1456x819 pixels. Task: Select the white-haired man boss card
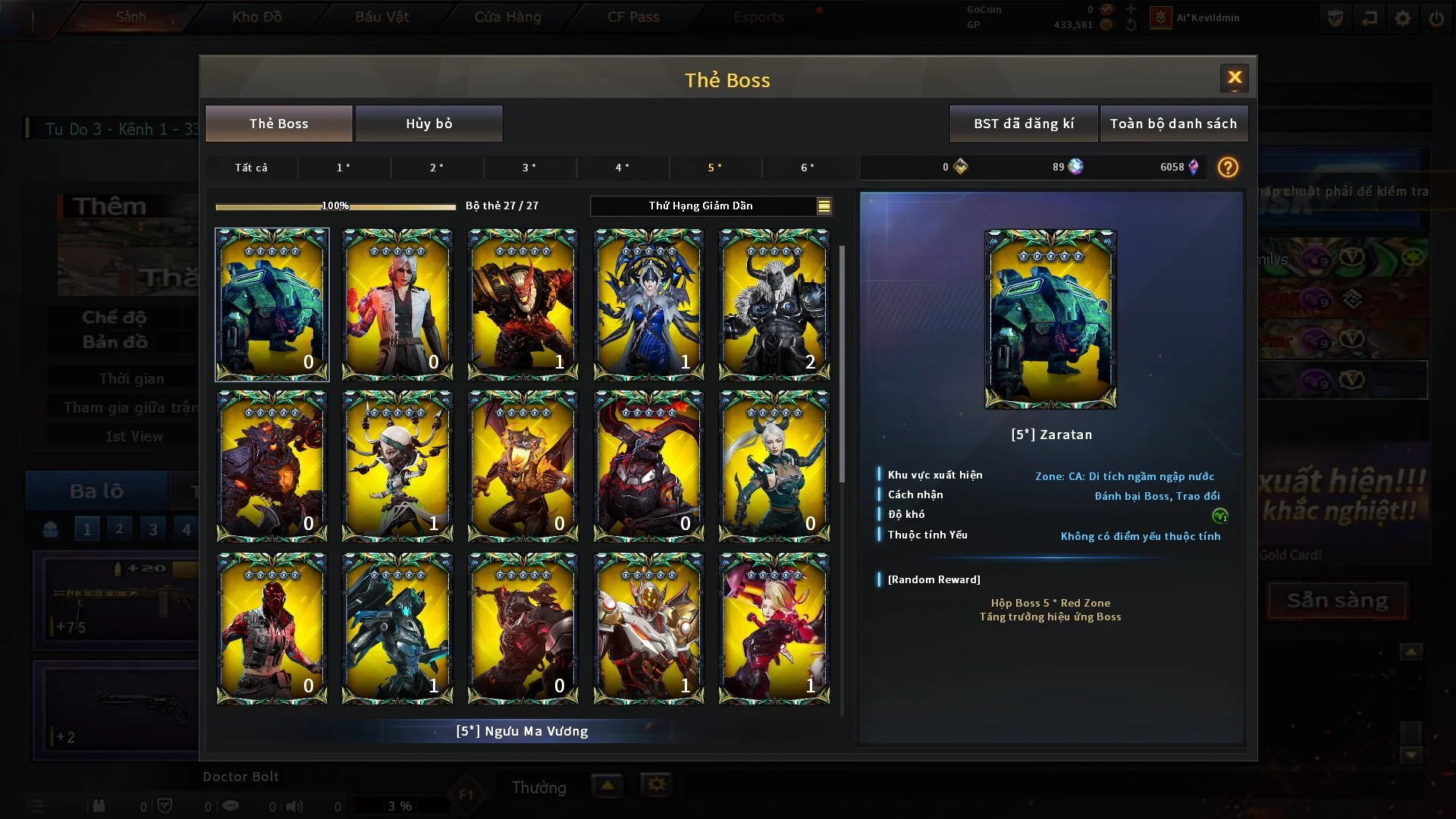tap(397, 304)
